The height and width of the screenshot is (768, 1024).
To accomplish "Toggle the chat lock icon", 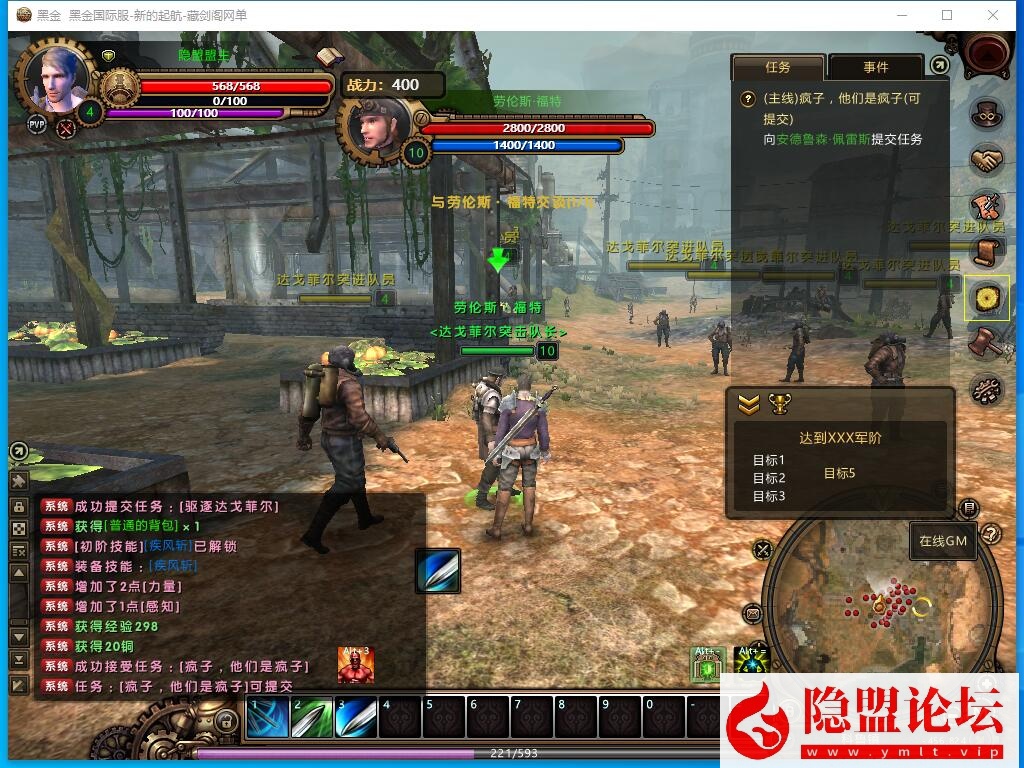I will click(x=18, y=506).
